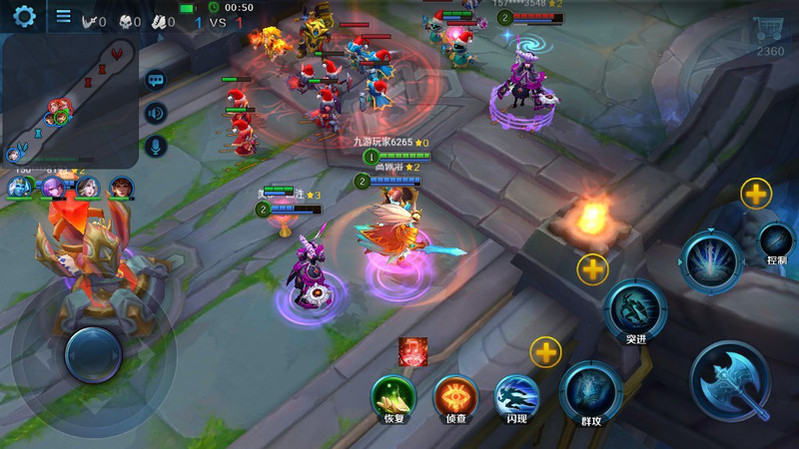Upgrade the 突进 skill with its plus button

point(592,269)
